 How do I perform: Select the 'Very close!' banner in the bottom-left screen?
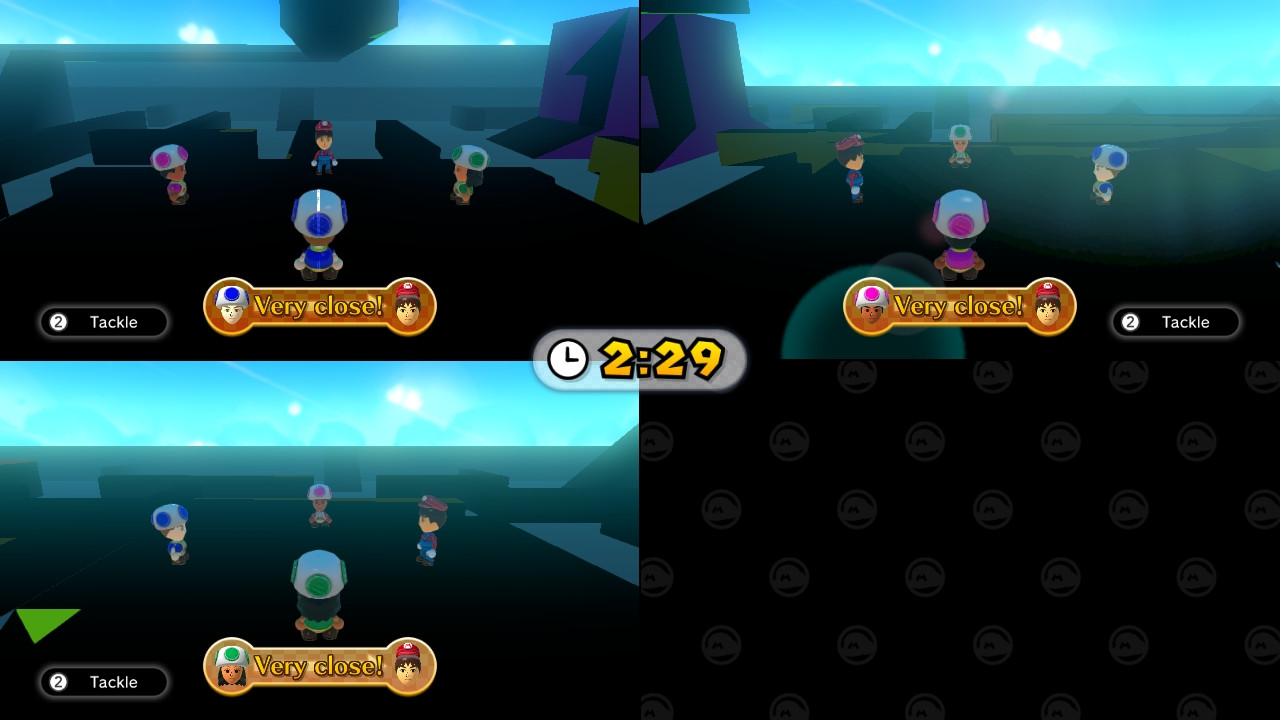[319, 666]
